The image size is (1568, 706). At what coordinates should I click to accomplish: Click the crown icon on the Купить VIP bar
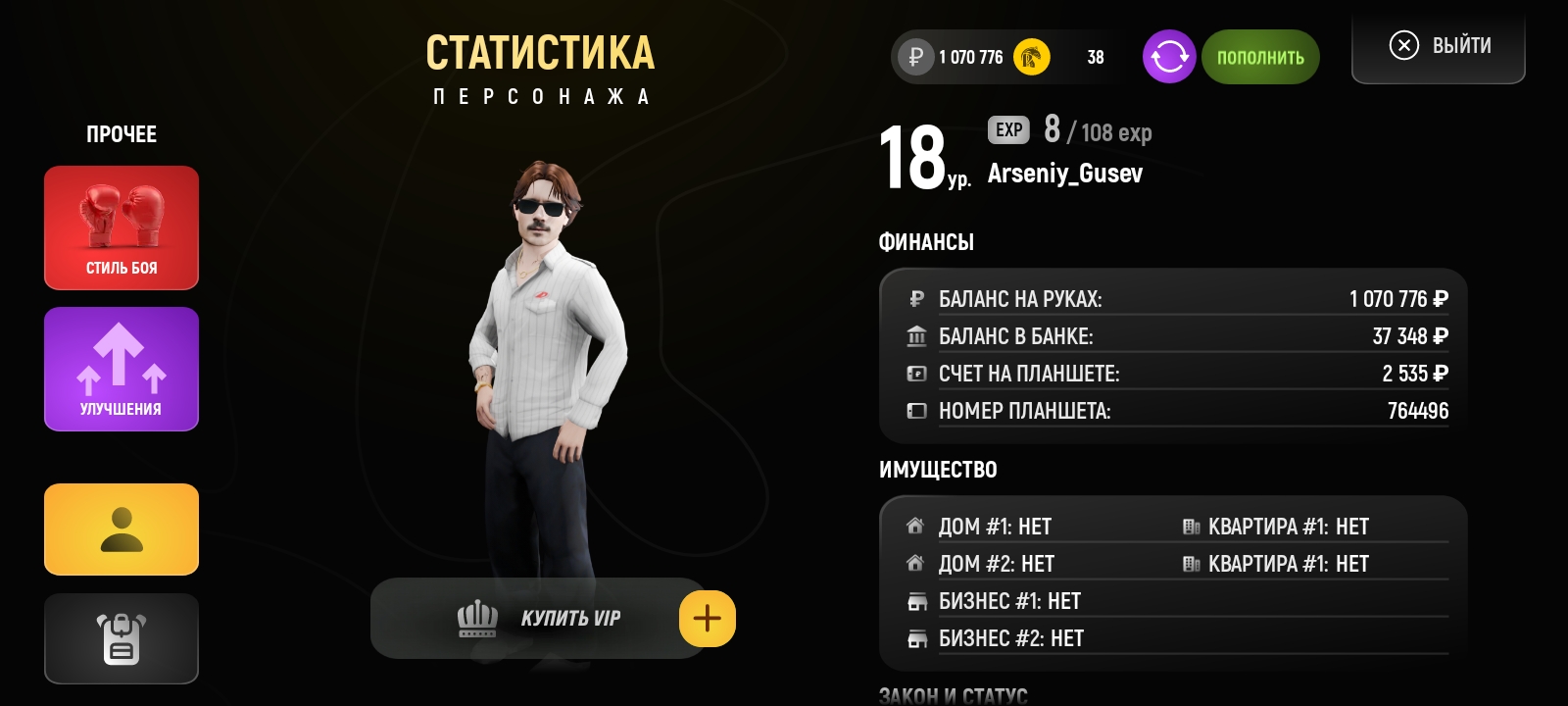coord(476,618)
